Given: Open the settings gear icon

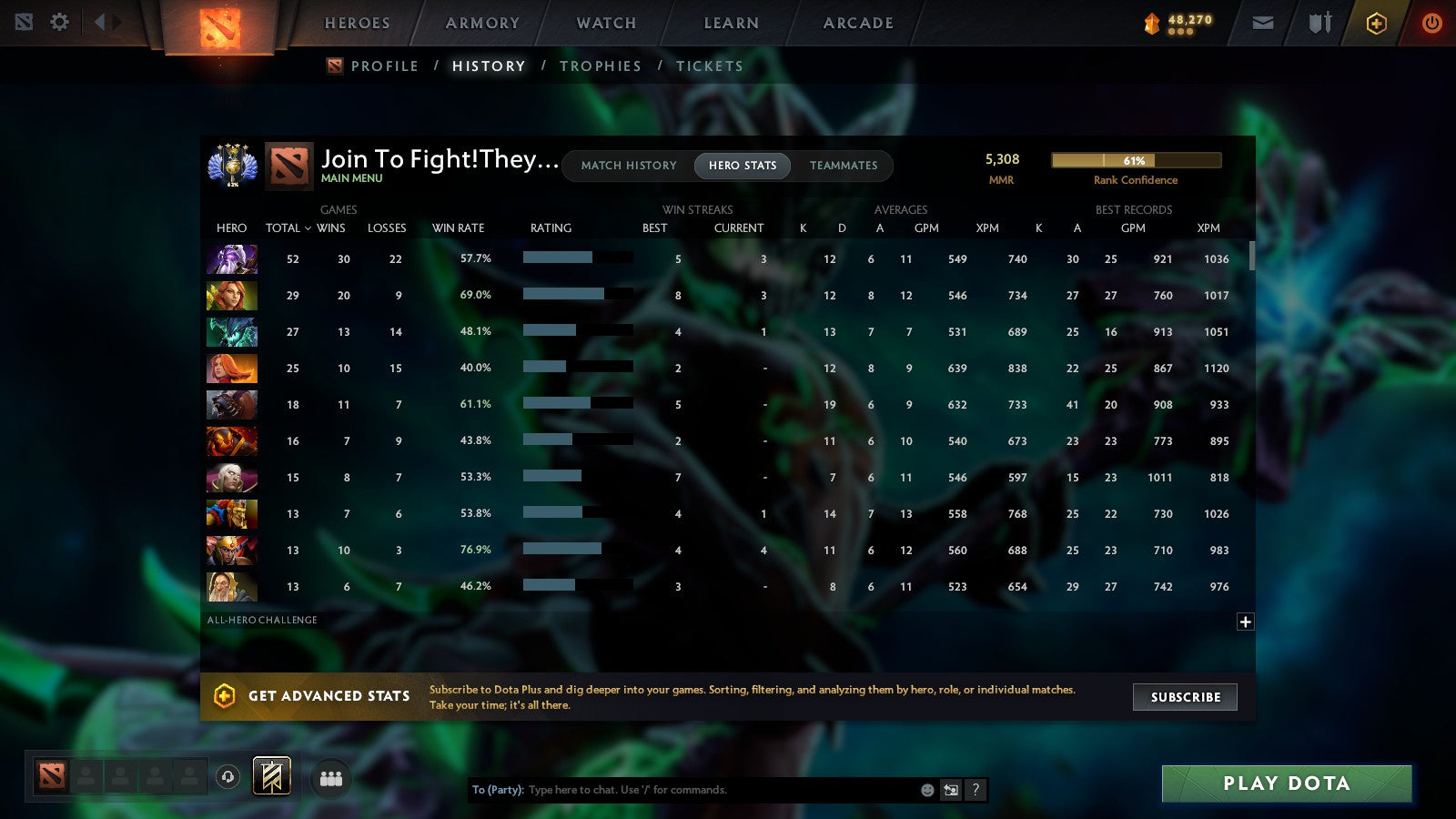Looking at the screenshot, I should point(58,22).
